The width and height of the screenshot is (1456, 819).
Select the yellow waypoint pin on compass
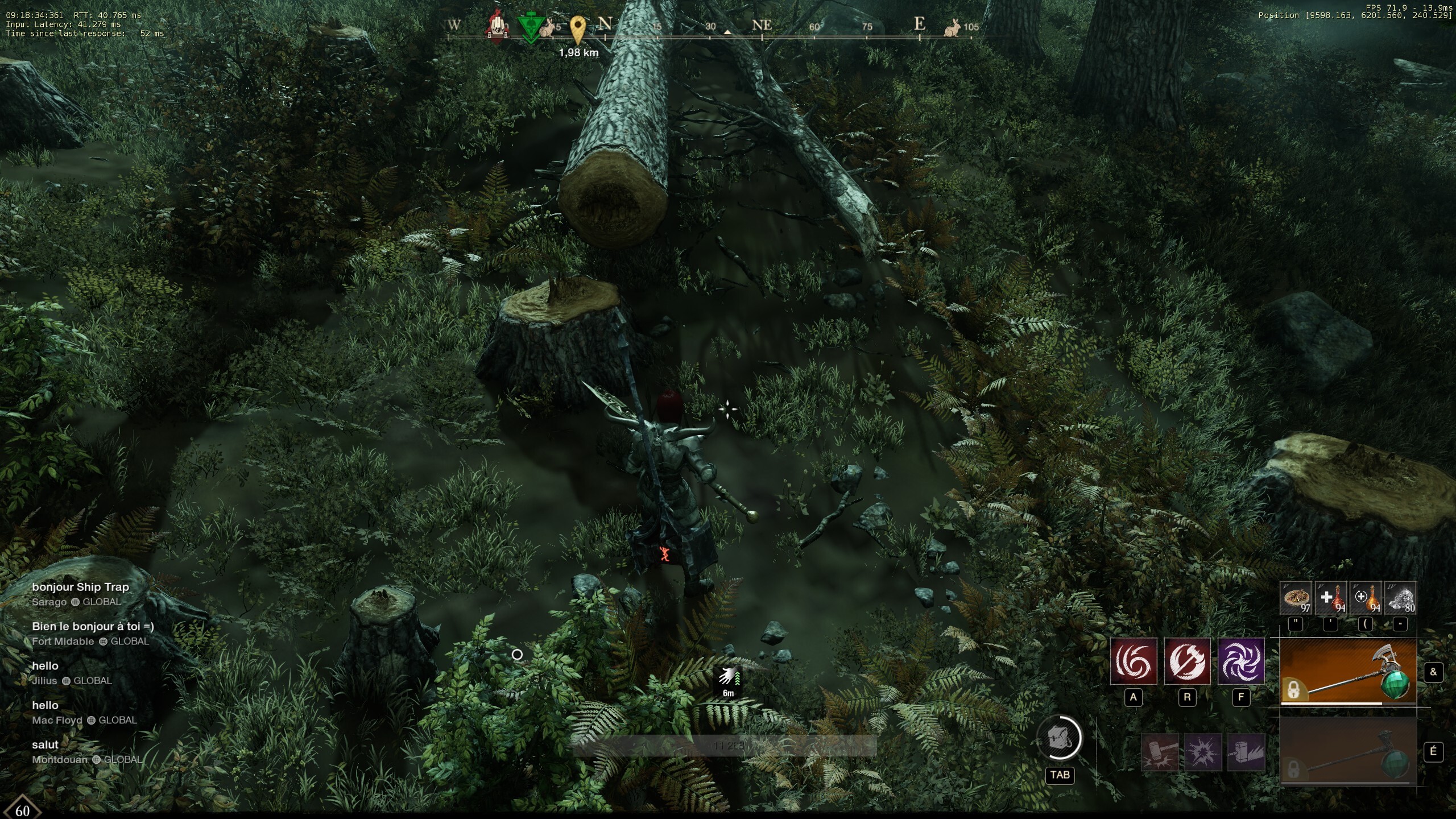pyautogui.click(x=578, y=28)
